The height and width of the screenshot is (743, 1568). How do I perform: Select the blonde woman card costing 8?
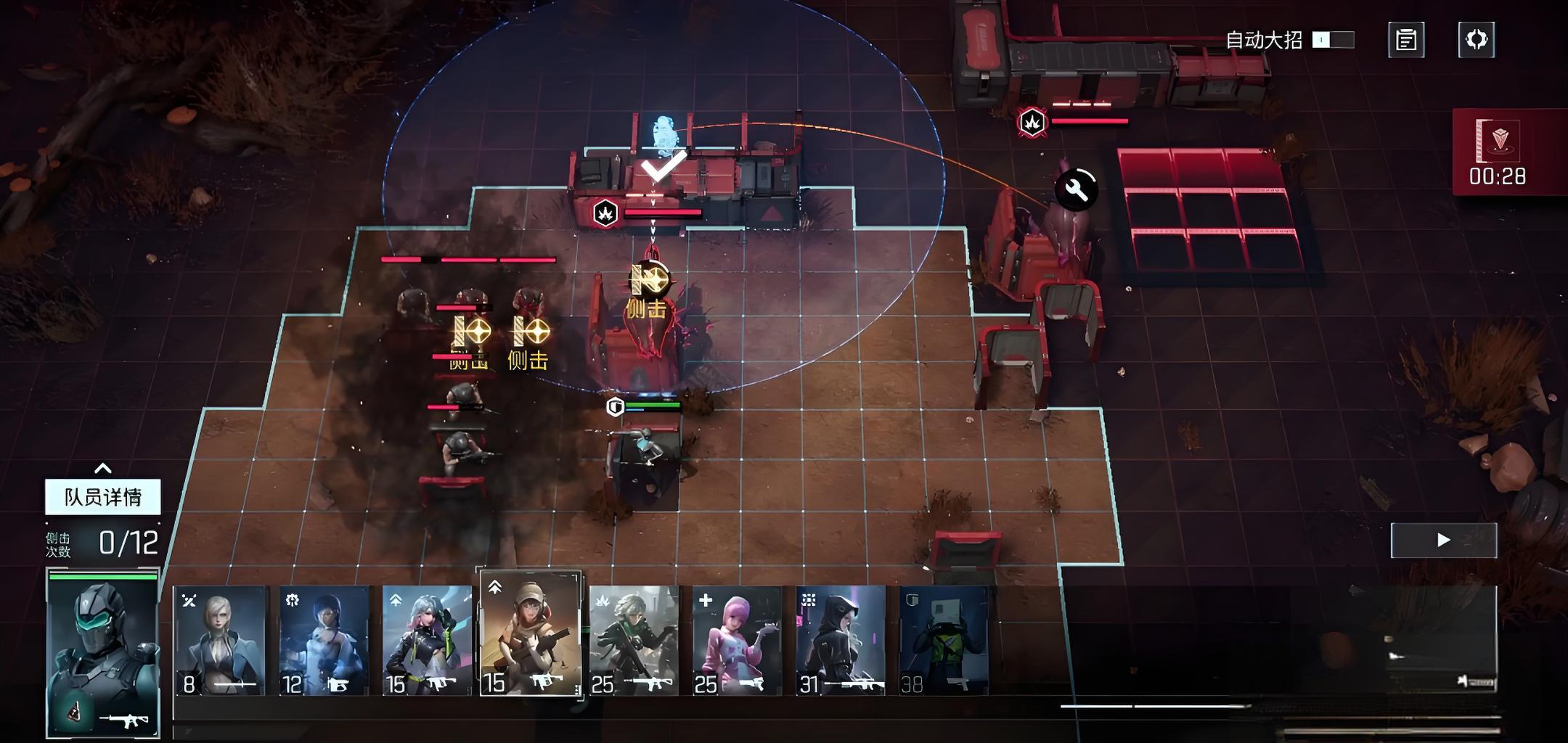click(x=220, y=641)
